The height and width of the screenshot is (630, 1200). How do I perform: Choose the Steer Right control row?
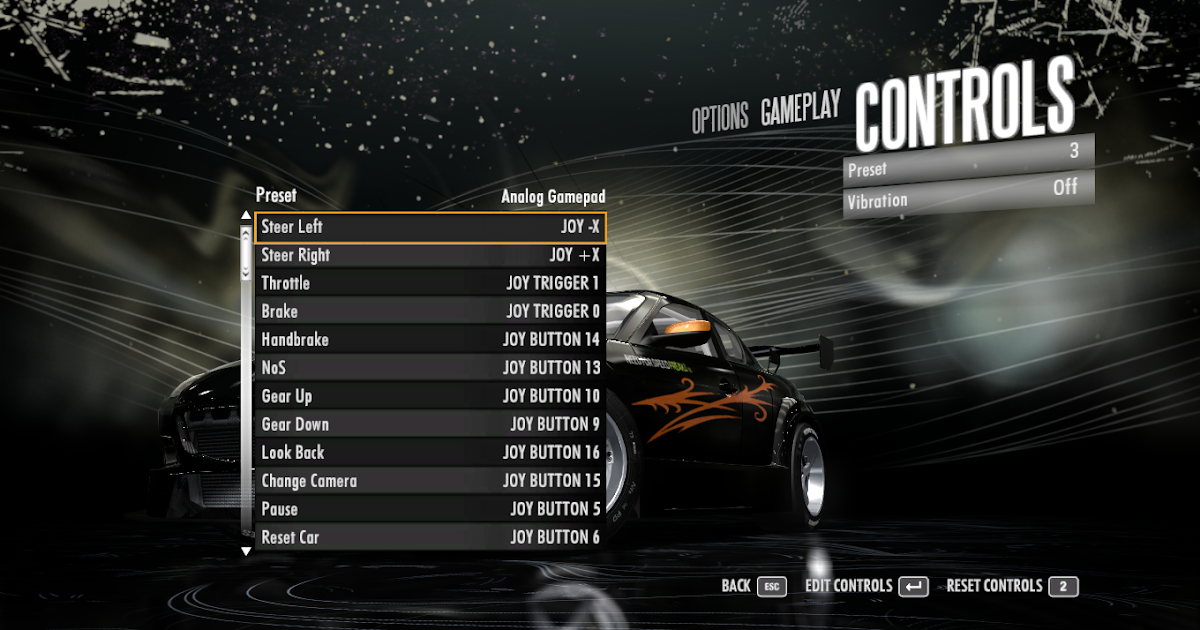click(430, 255)
